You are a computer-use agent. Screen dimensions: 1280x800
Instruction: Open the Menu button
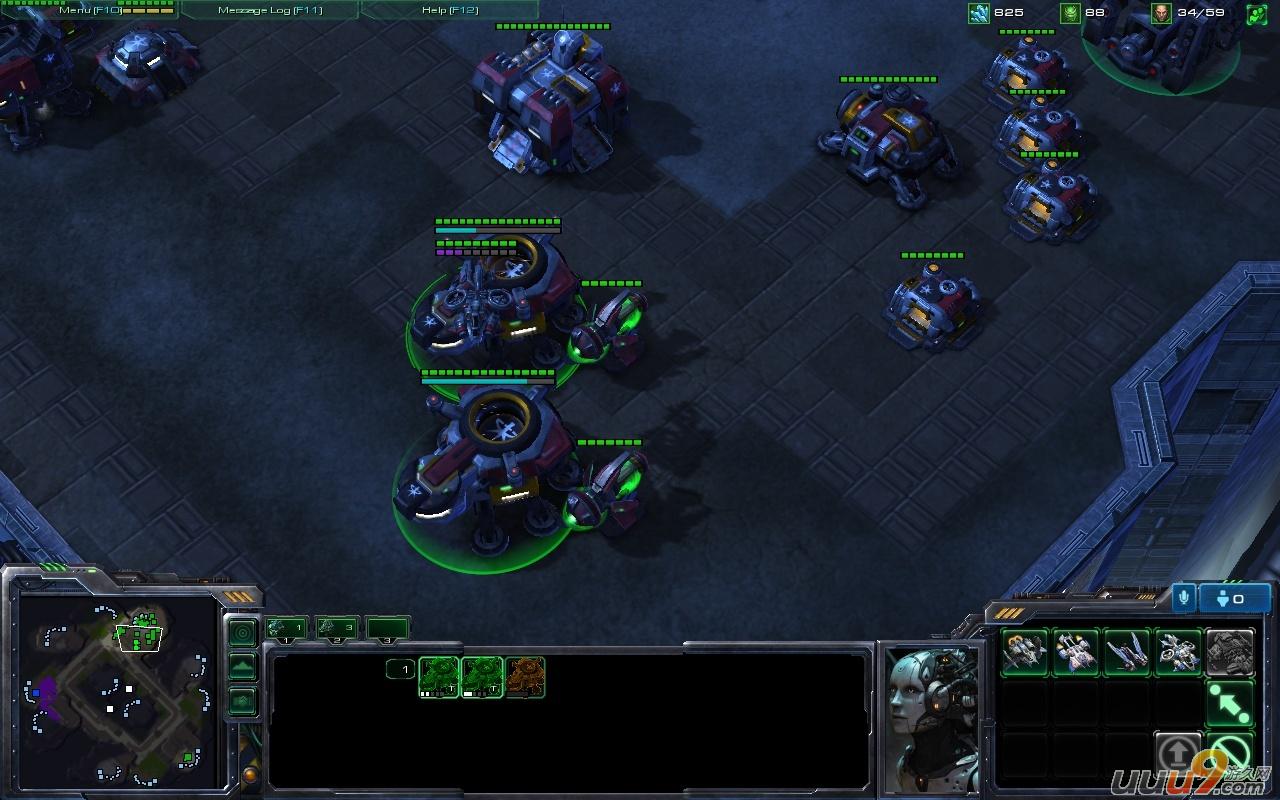(89, 10)
